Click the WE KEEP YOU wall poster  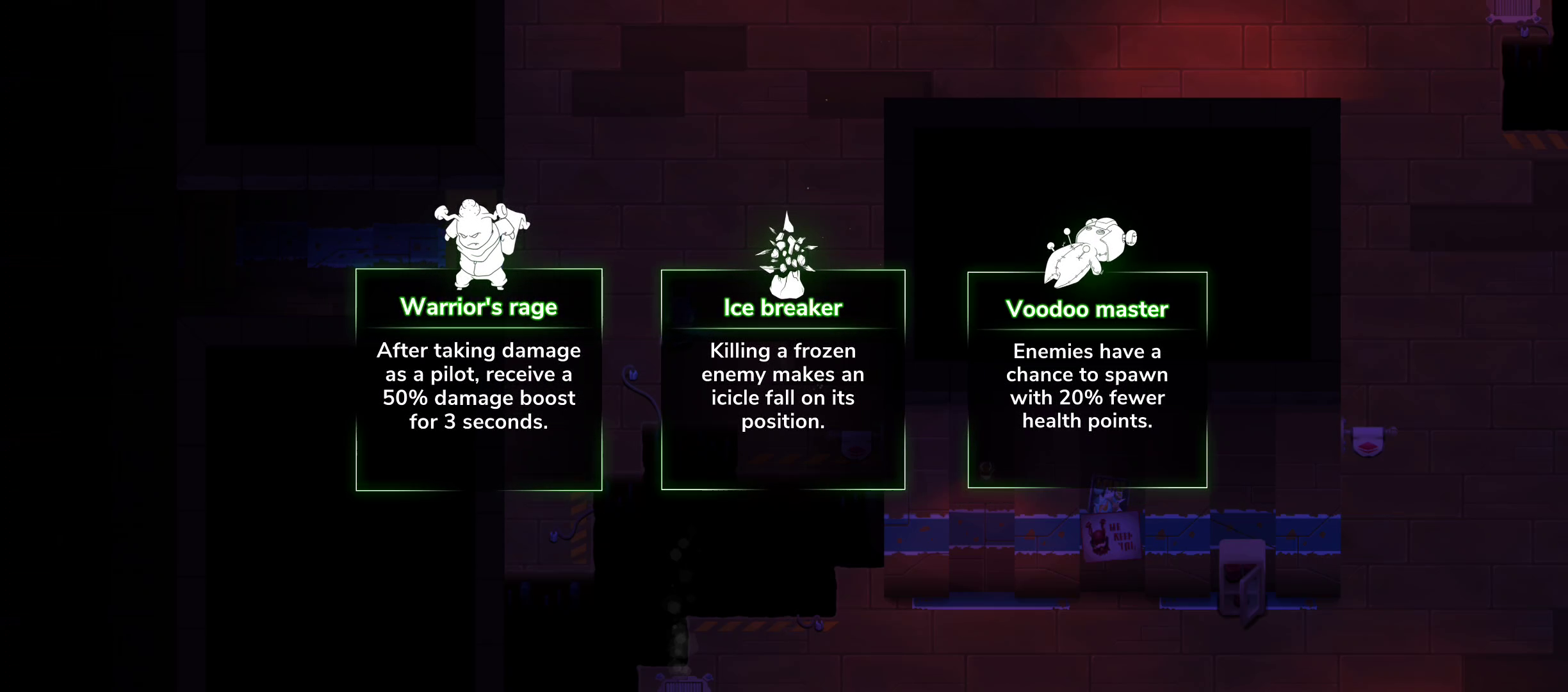[x=1113, y=538]
